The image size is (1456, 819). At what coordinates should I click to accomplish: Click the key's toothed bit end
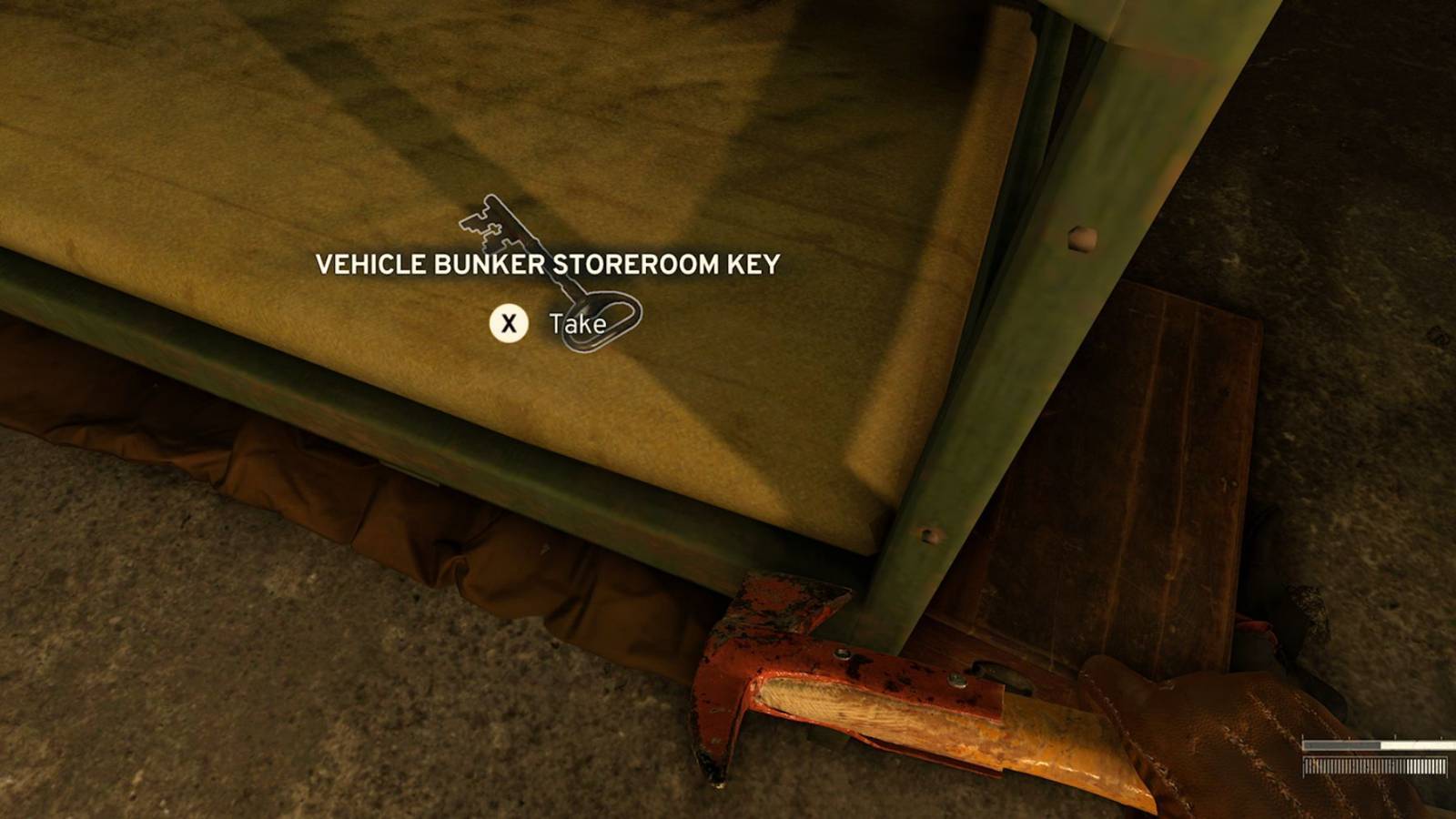tap(482, 223)
